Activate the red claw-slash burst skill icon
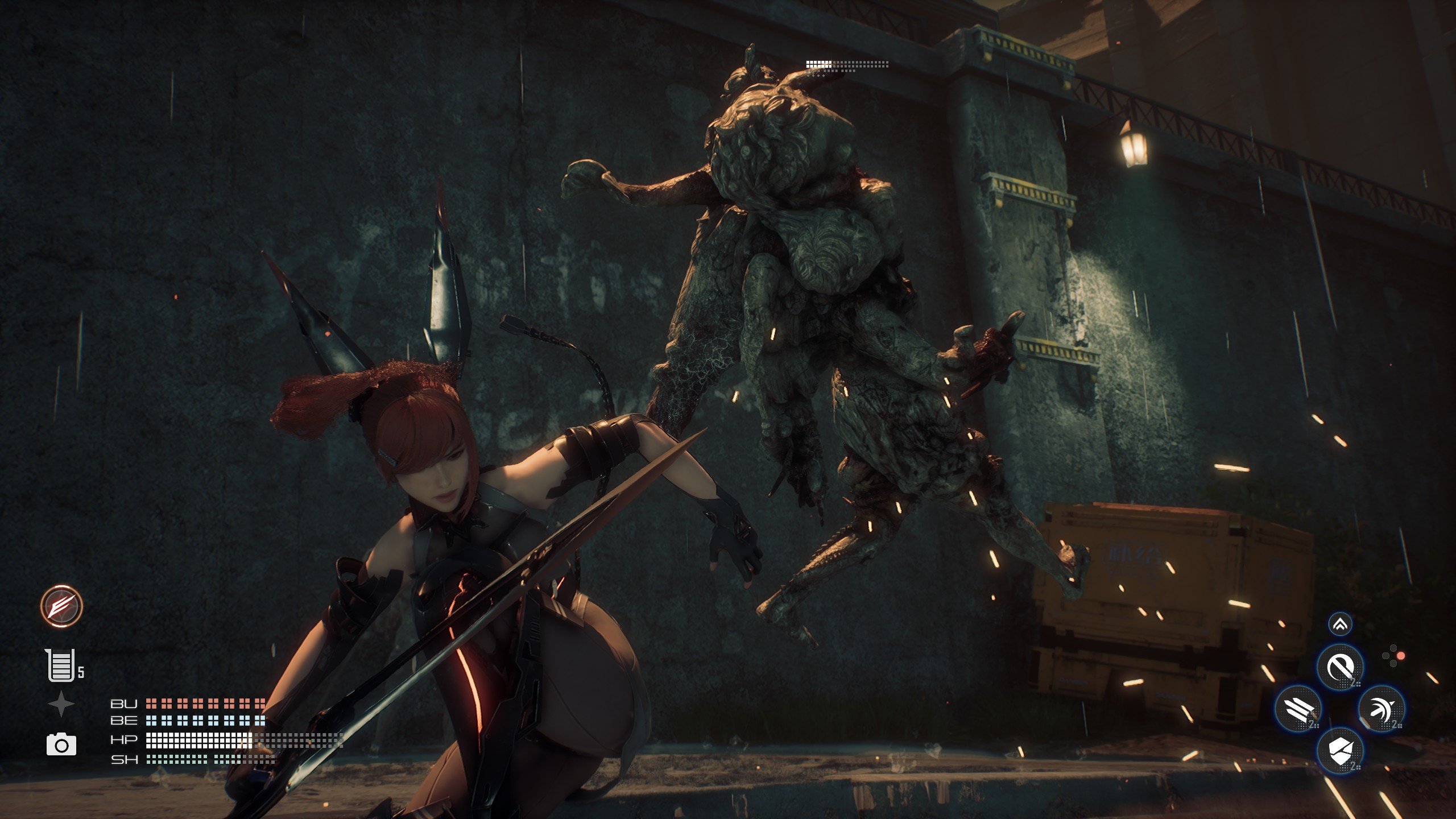The height and width of the screenshot is (819, 1456). point(61,606)
